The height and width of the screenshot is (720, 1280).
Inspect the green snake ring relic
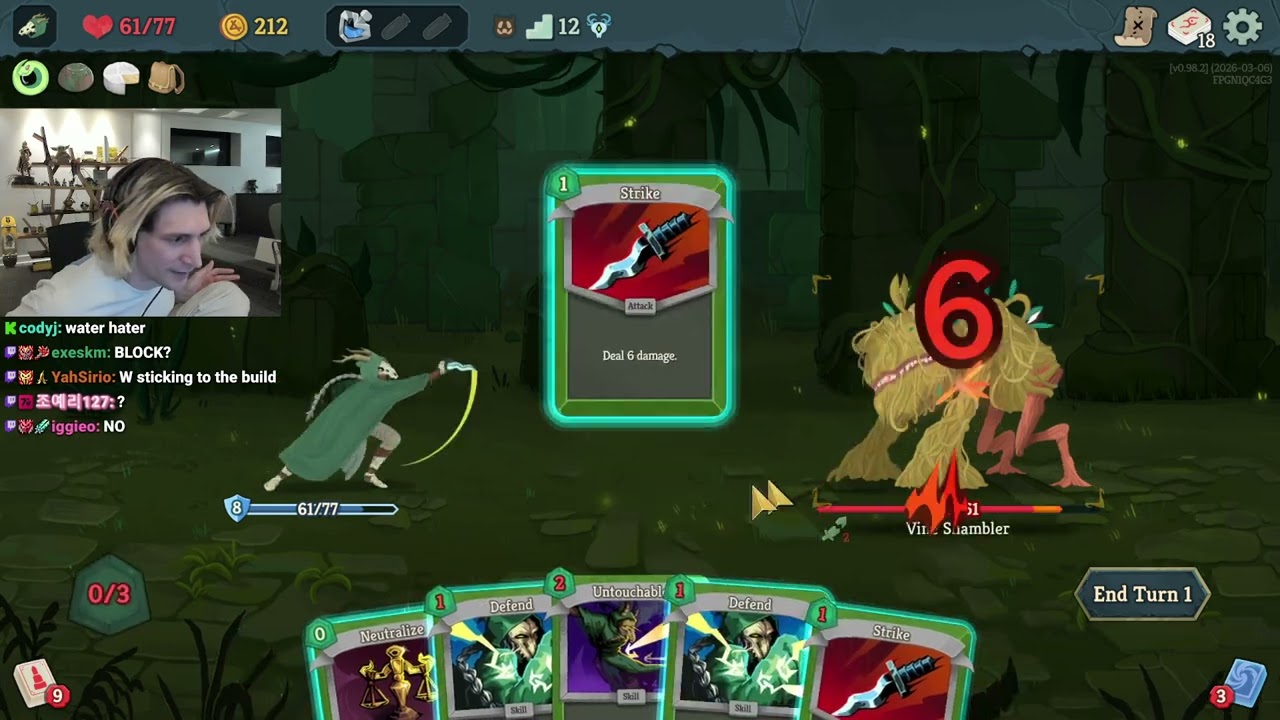click(x=31, y=77)
